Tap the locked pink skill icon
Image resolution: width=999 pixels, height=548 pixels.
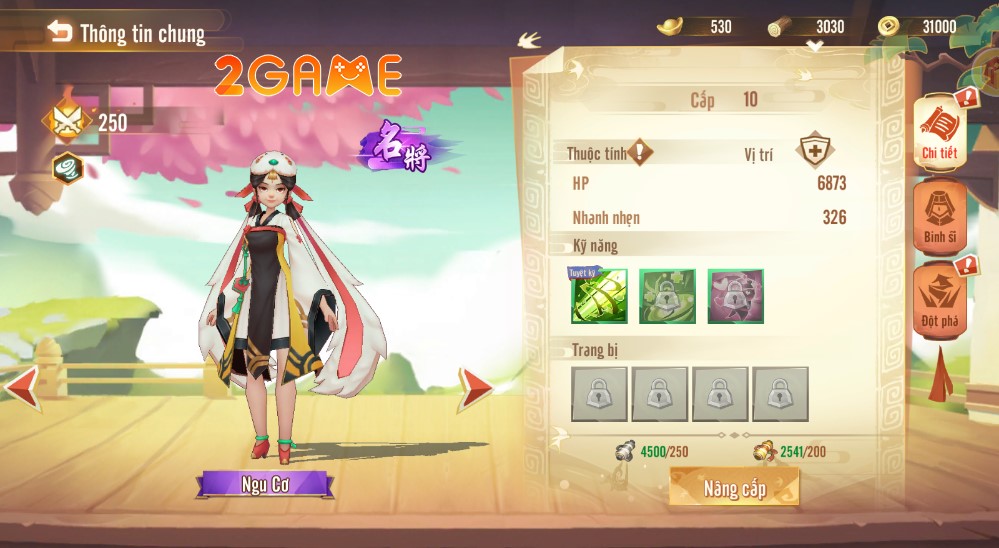pyautogui.click(x=735, y=296)
